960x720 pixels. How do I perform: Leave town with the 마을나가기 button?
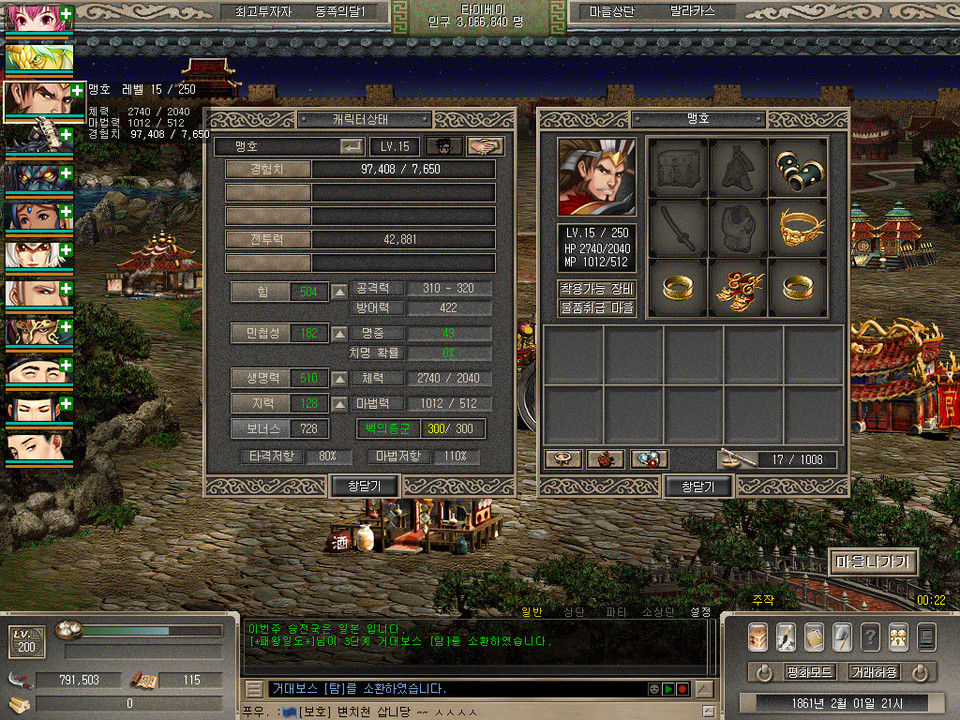click(872, 562)
